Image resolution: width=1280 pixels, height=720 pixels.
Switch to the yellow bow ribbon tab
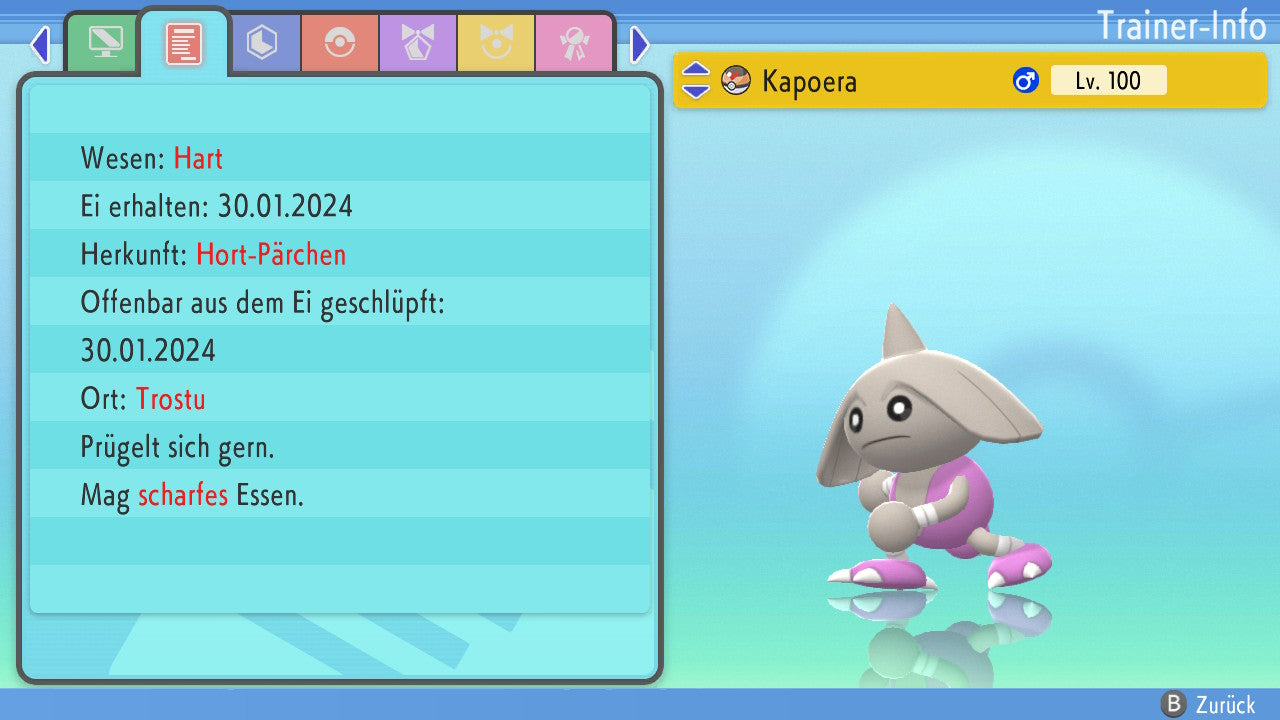(496, 43)
